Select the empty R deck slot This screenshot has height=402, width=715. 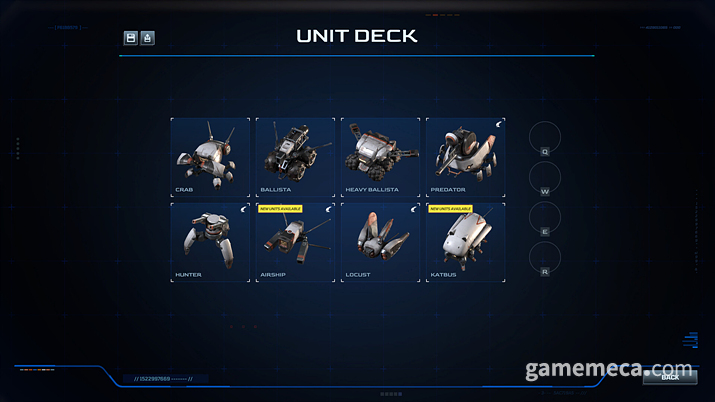tap(545, 258)
